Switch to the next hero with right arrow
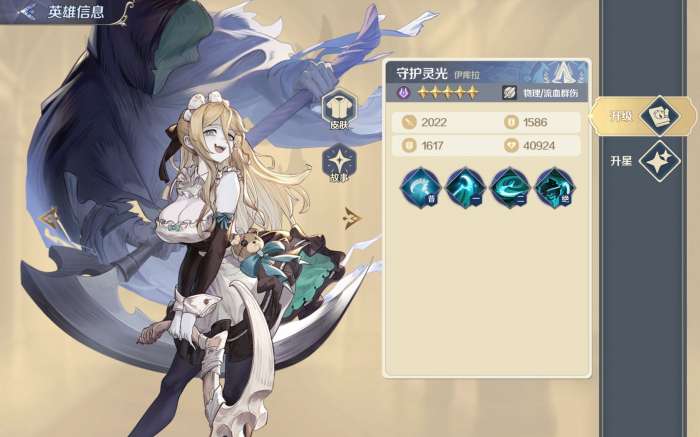 point(351,217)
